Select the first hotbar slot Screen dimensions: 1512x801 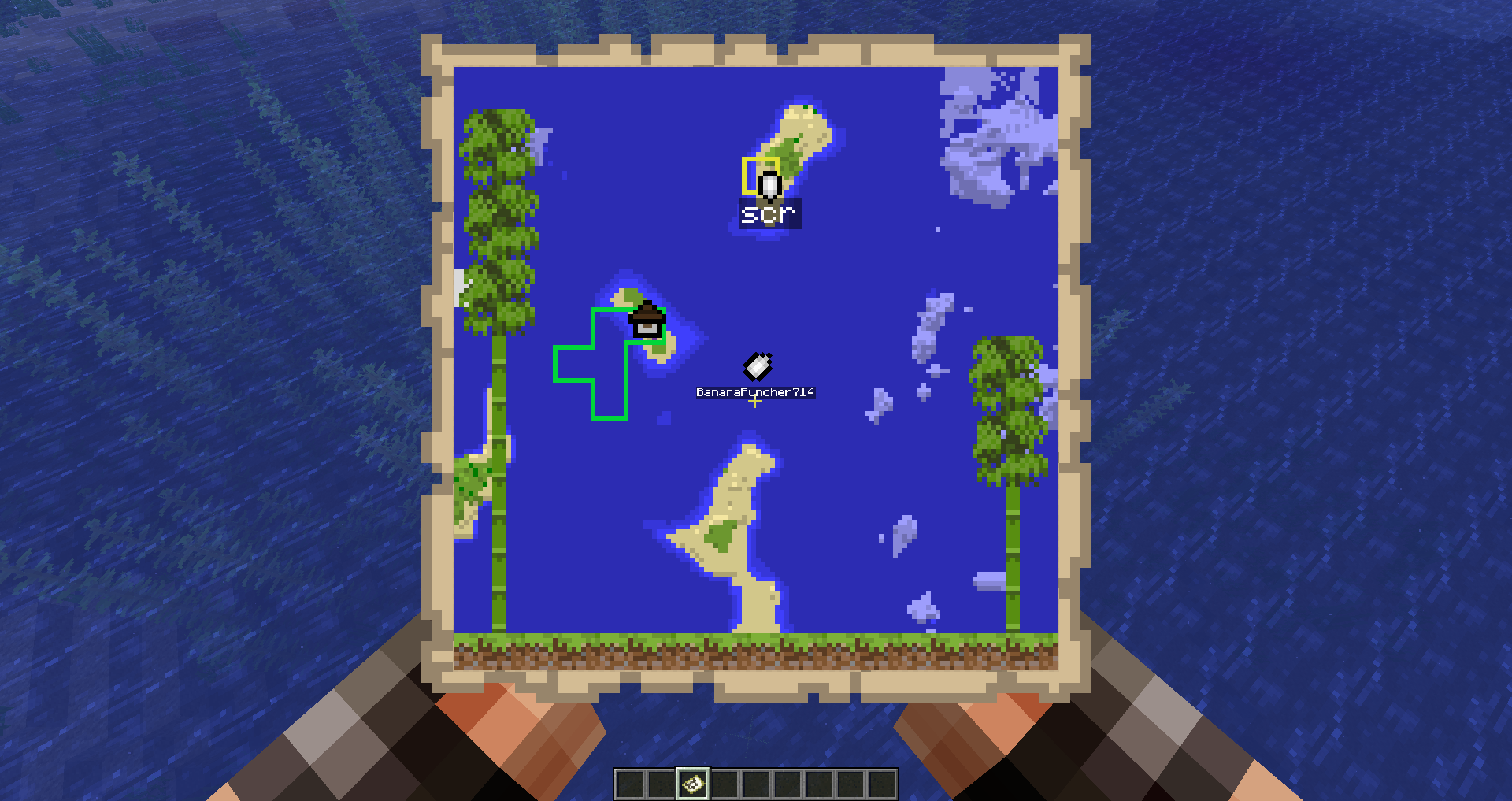pyautogui.click(x=630, y=784)
